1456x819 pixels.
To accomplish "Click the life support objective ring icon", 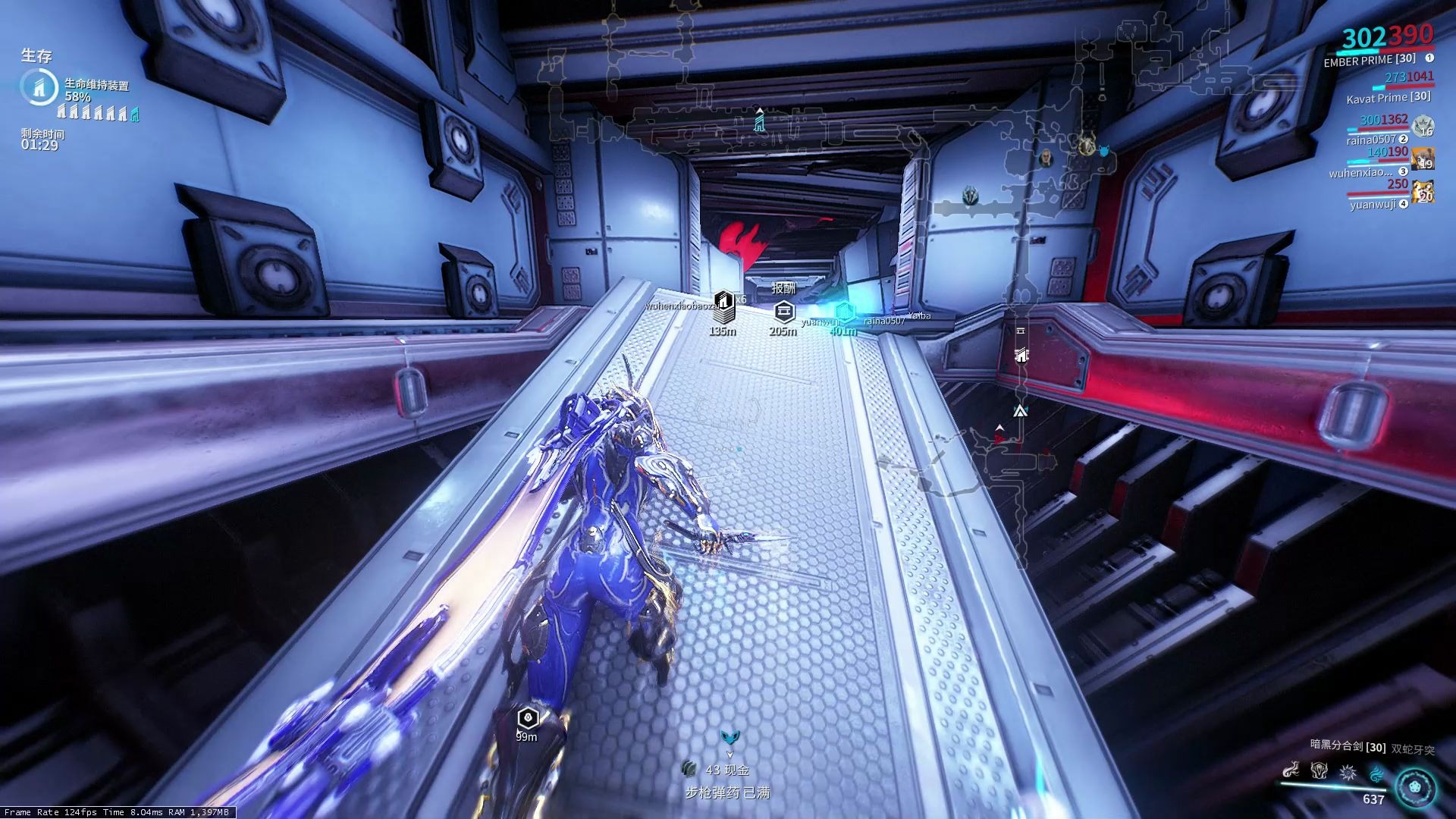I will coord(37,86).
